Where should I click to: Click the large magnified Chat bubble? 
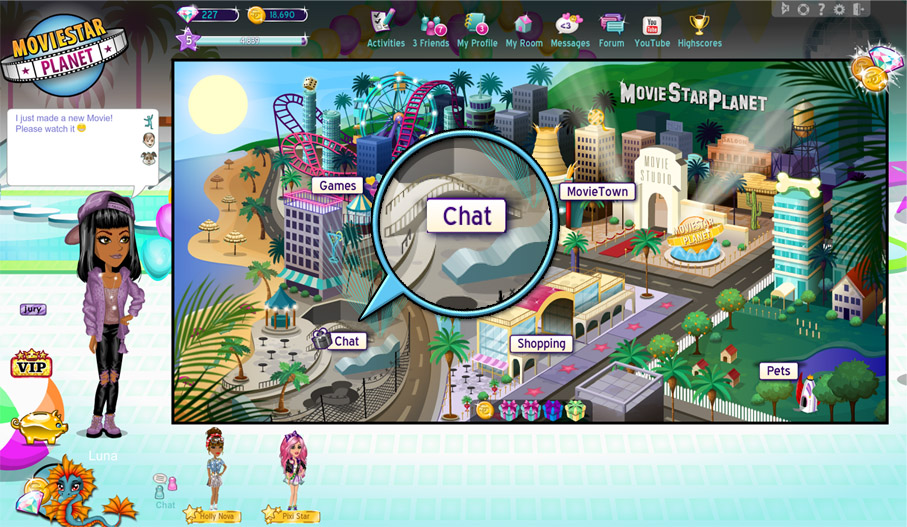(x=467, y=215)
